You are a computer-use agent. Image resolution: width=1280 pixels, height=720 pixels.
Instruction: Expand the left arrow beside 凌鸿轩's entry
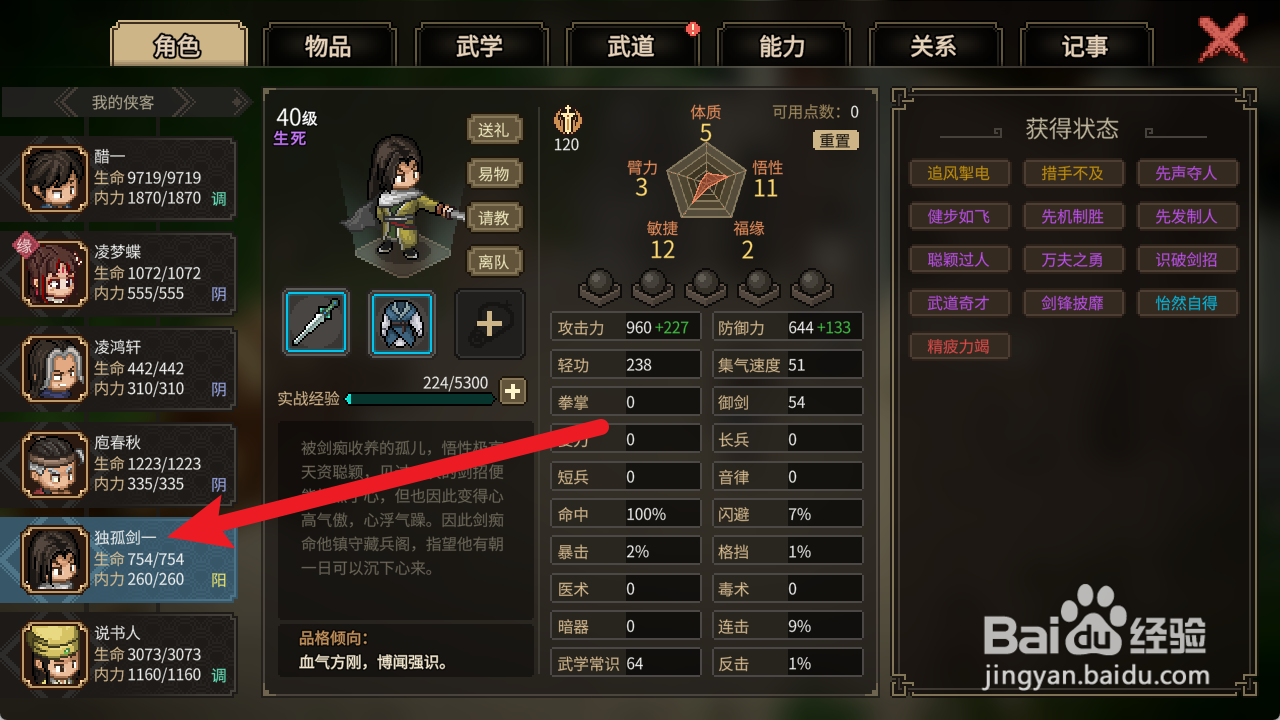[7, 368]
